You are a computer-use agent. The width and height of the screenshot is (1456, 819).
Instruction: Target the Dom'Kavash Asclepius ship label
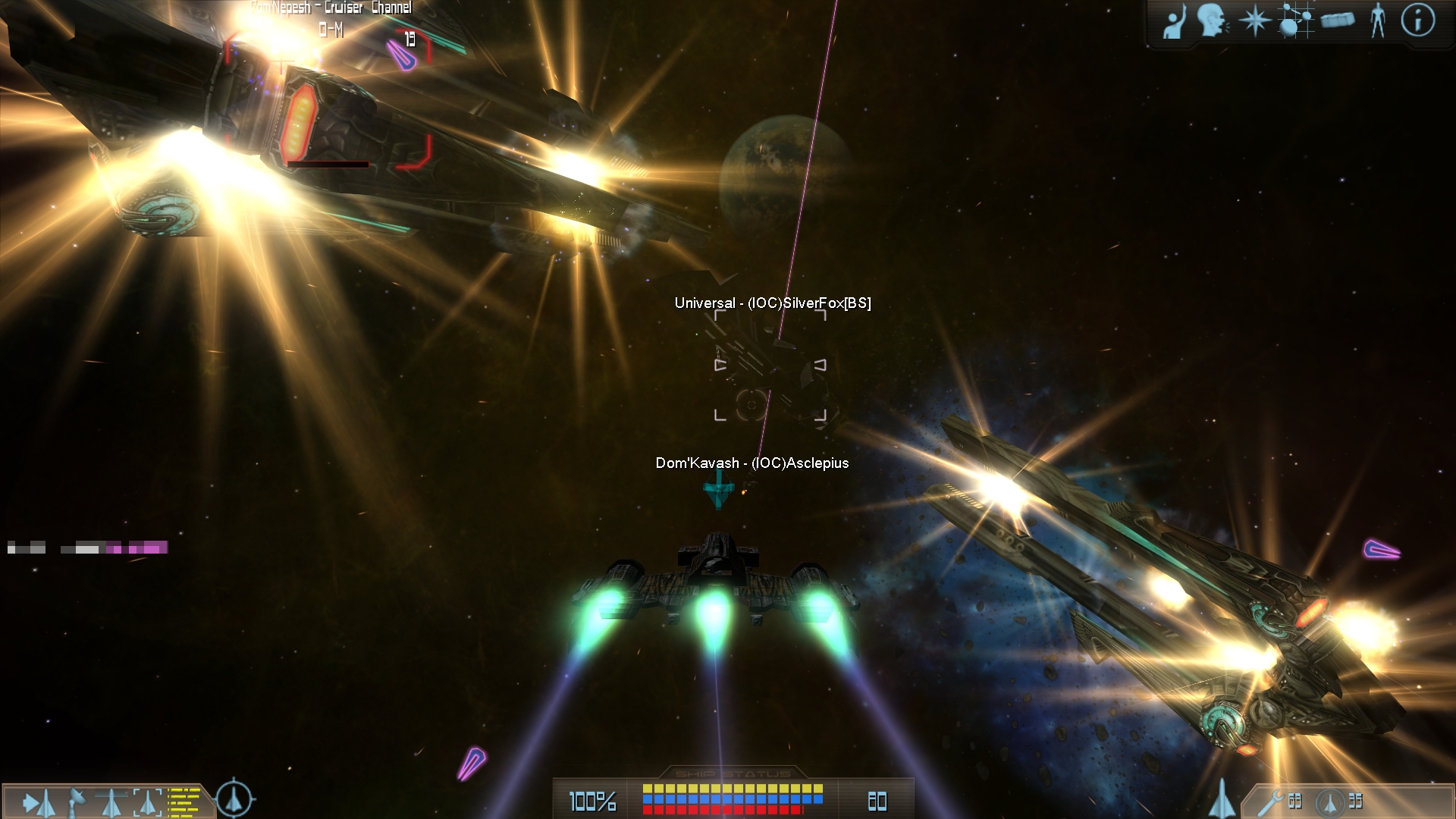pyautogui.click(x=752, y=463)
